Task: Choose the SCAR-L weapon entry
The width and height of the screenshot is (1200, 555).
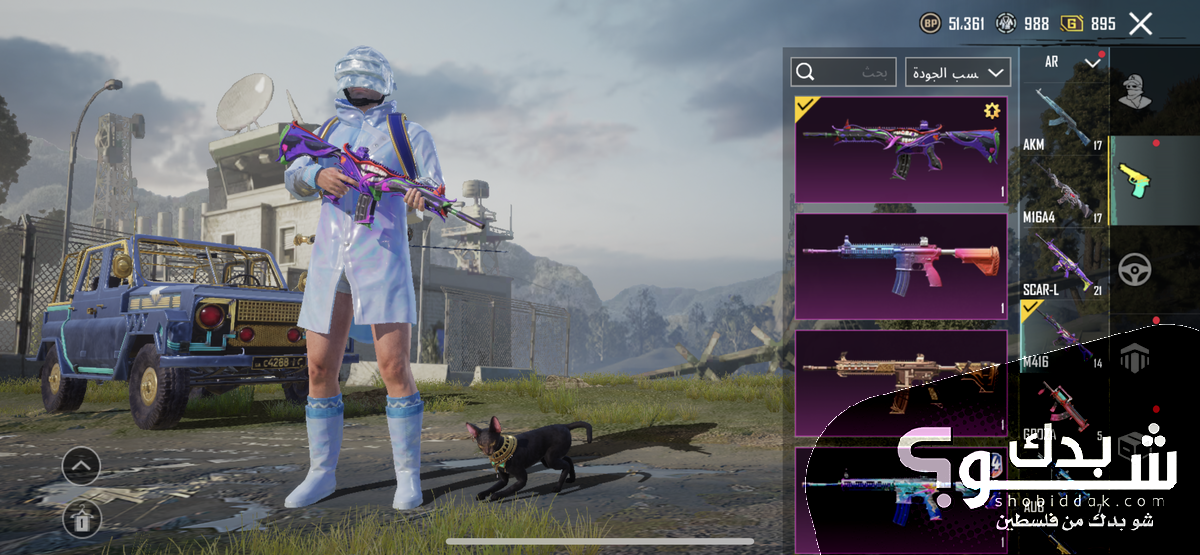Action: (x=1063, y=264)
